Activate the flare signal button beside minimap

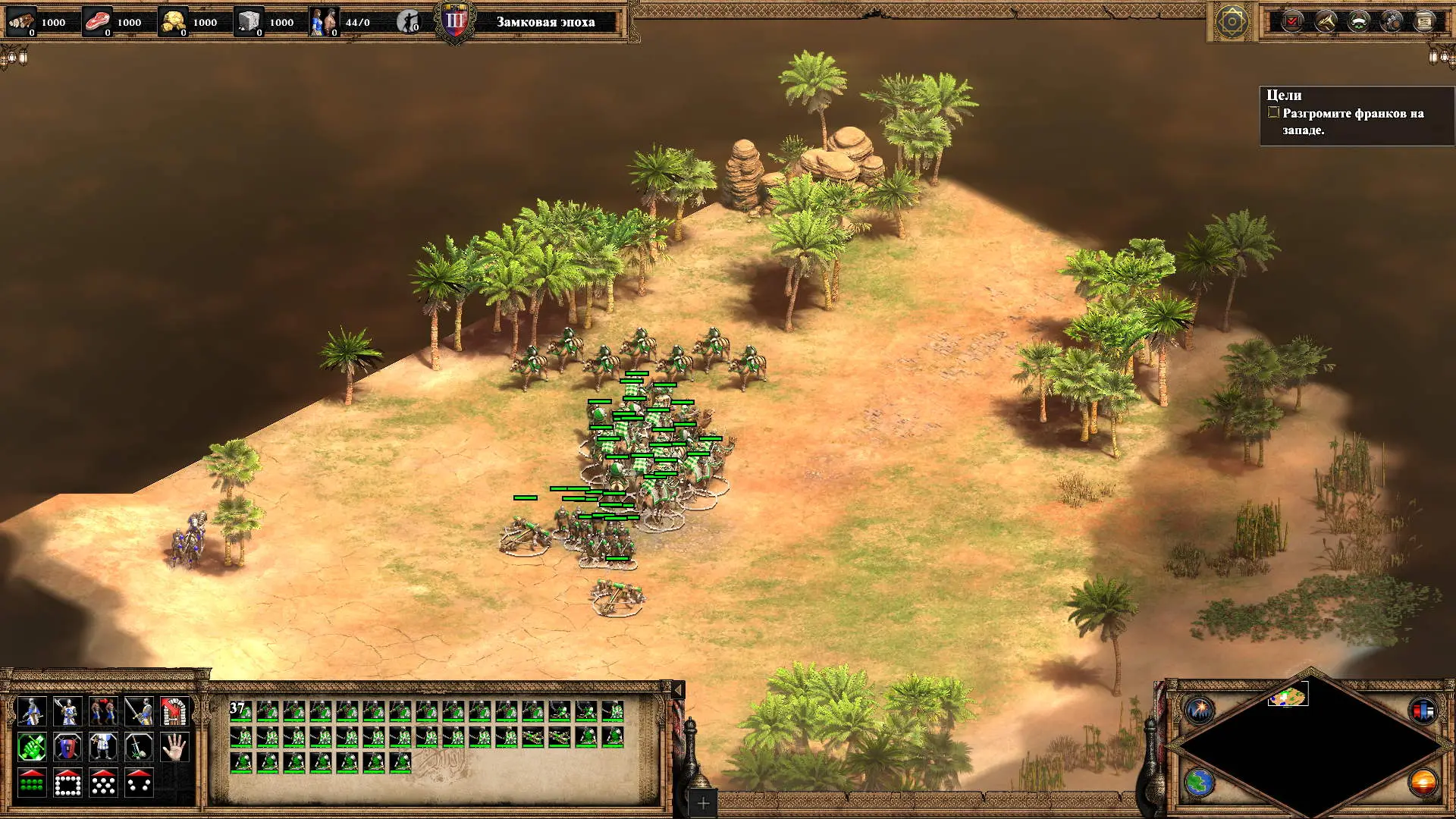(x=1200, y=711)
